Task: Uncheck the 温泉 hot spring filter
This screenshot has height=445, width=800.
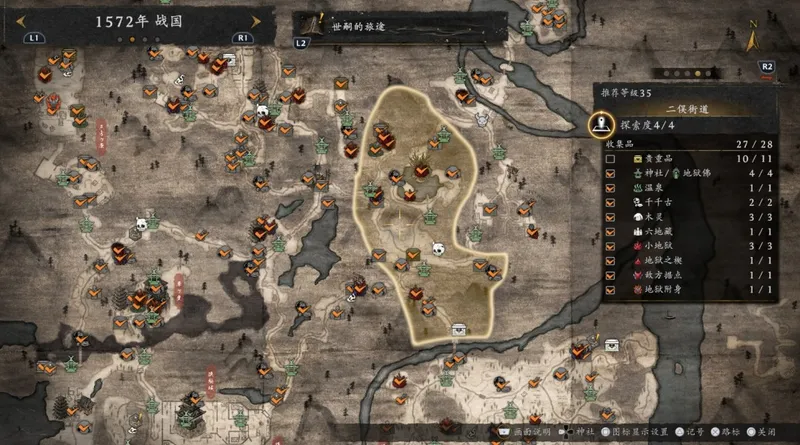Action: [x=610, y=188]
